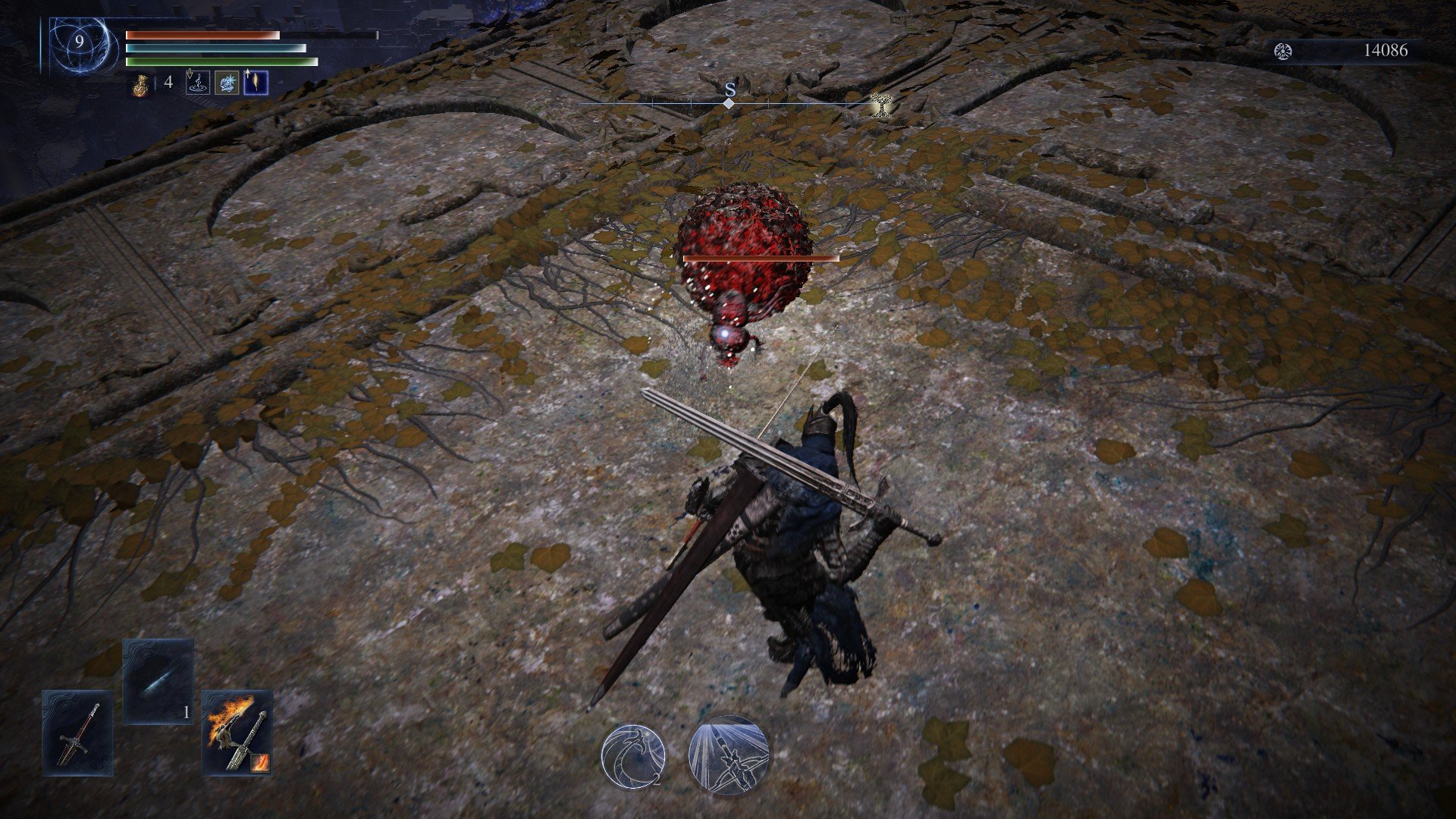
Task: Select the flaming sword weapon slot
Action: (x=237, y=731)
